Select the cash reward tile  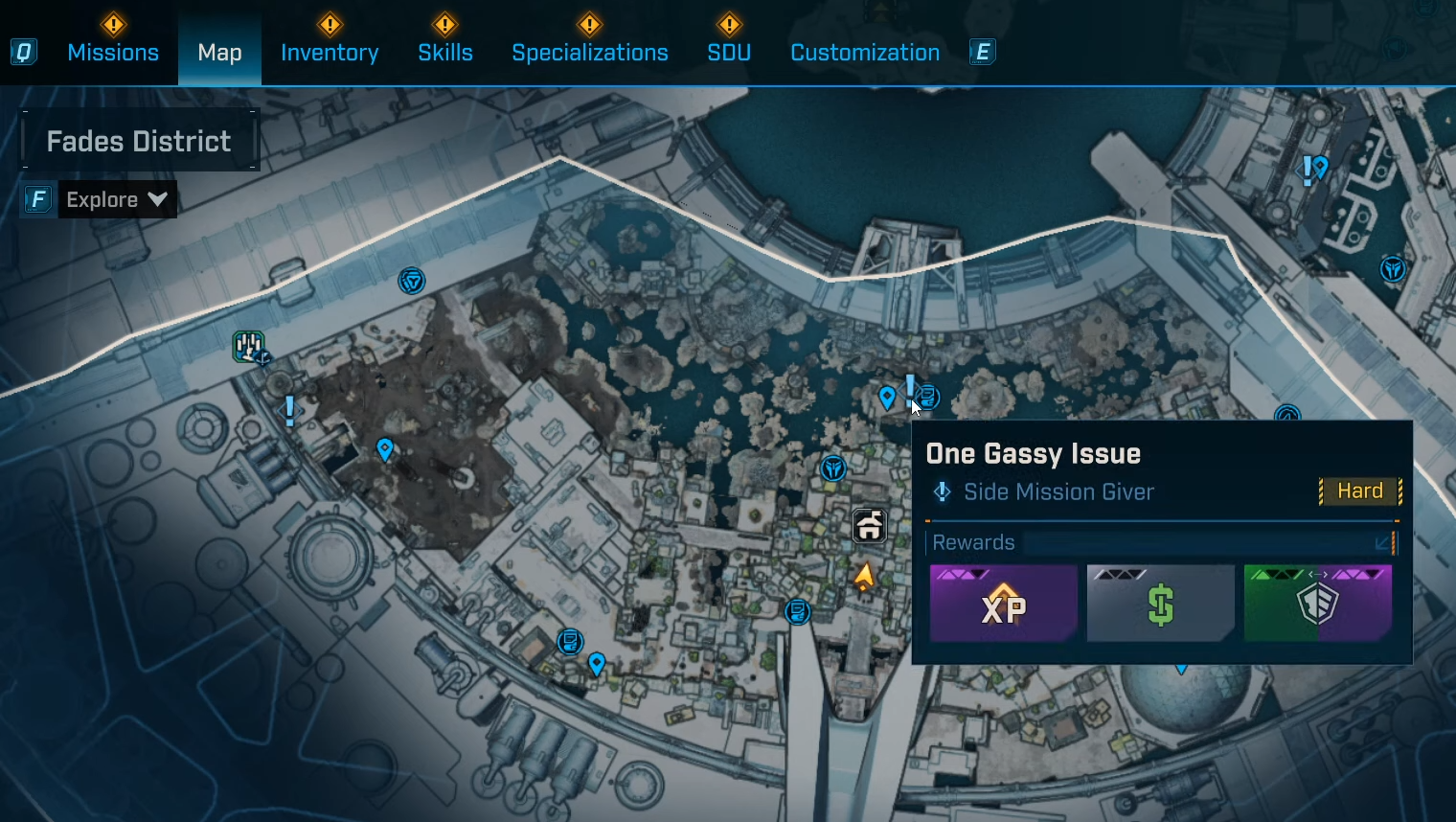[x=1160, y=604]
